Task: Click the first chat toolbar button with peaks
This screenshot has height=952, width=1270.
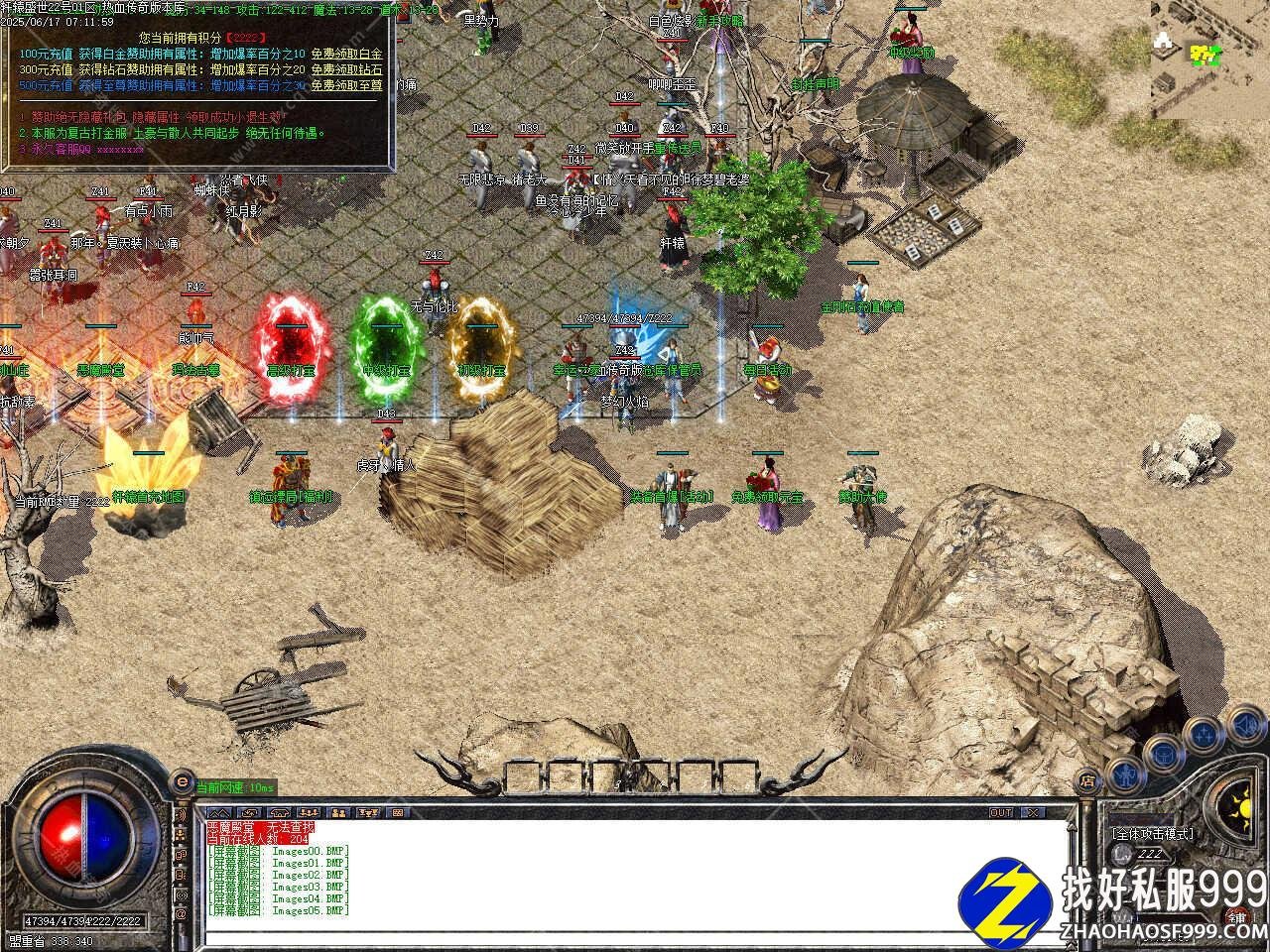Action: 217,813
